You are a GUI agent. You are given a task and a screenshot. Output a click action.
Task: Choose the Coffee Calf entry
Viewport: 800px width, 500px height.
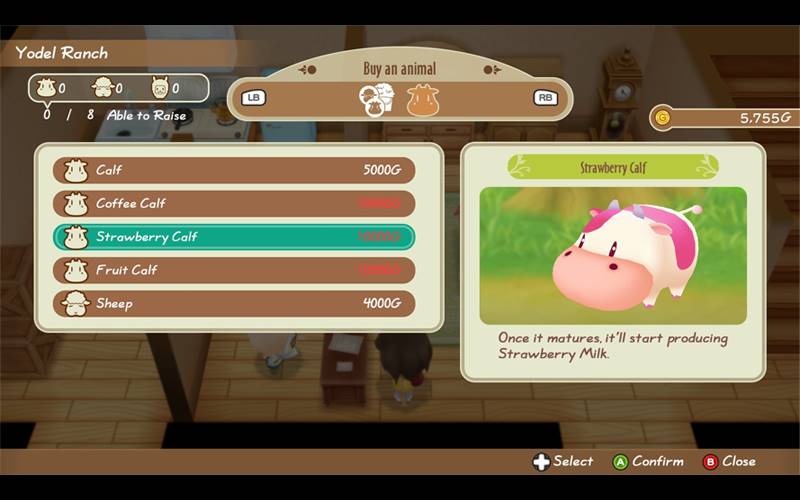tap(234, 204)
